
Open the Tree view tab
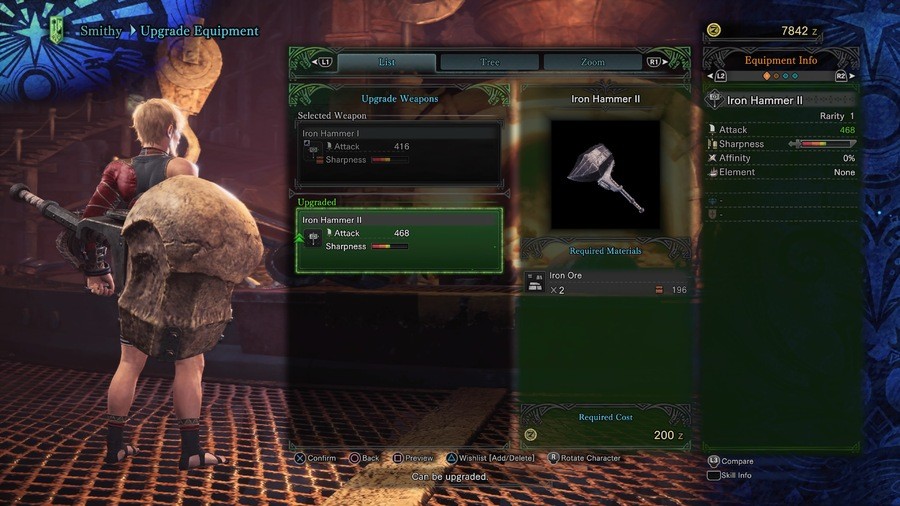coord(490,62)
